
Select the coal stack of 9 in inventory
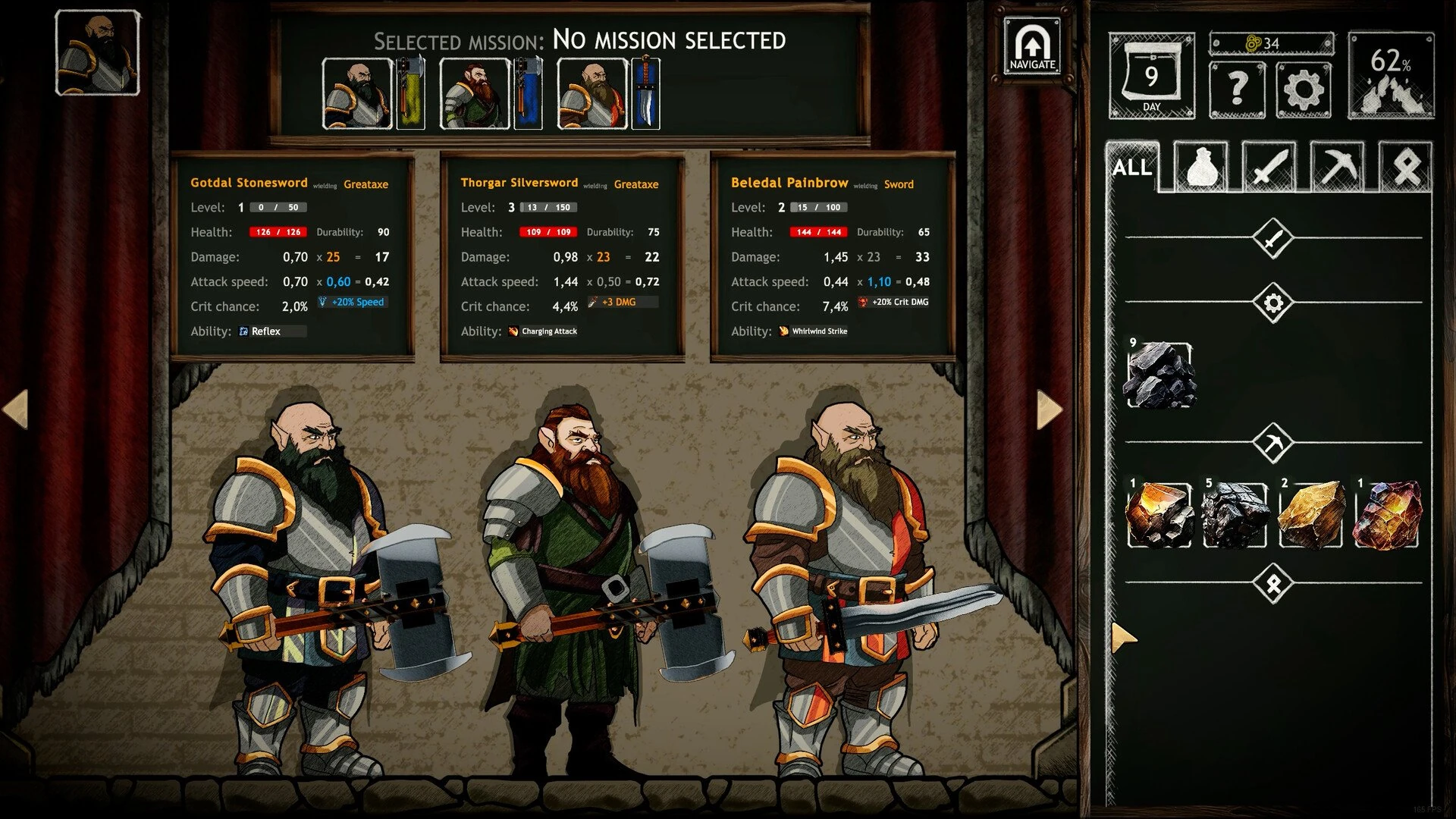pyautogui.click(x=1159, y=373)
